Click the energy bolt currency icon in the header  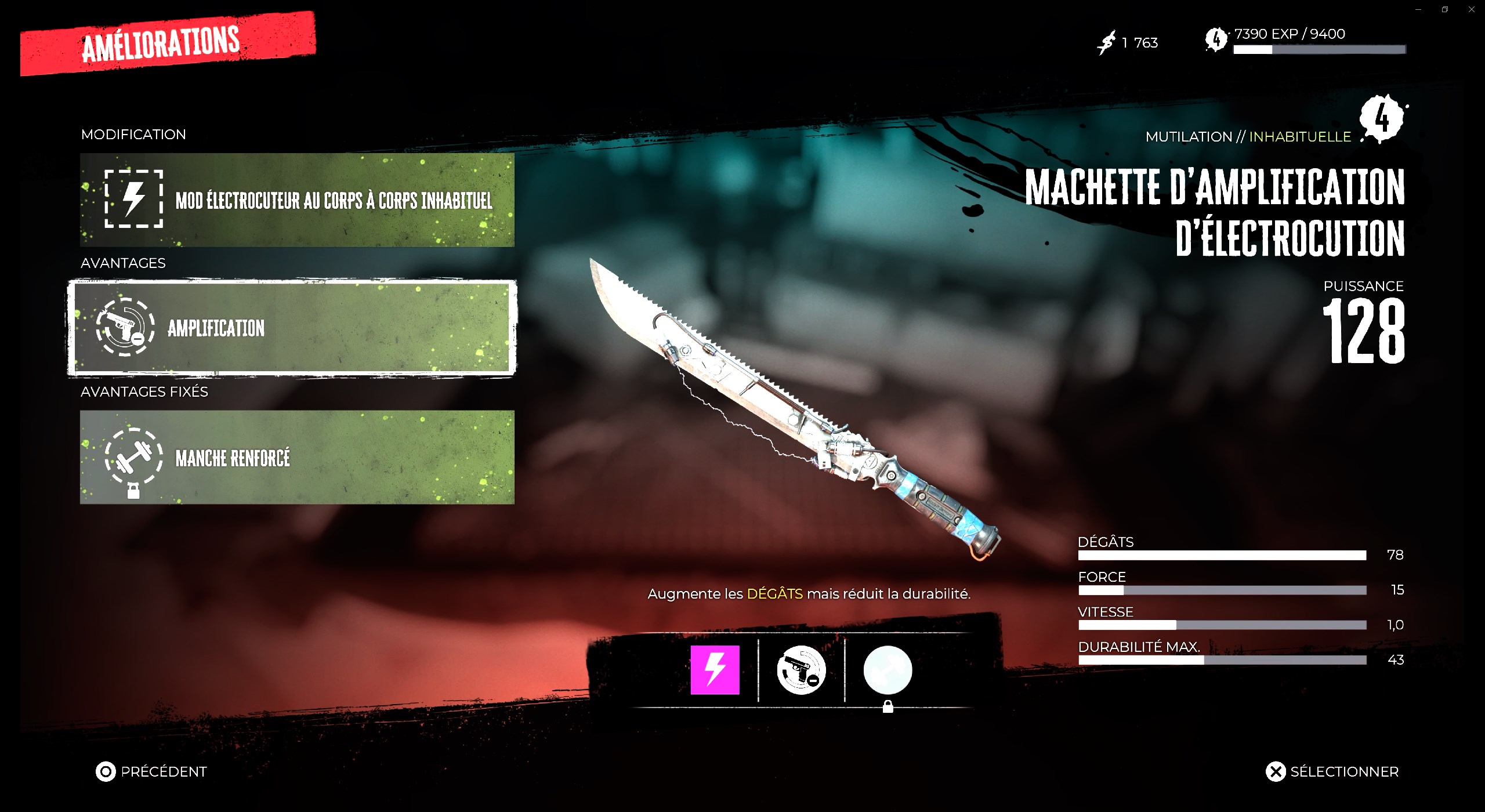(1106, 41)
